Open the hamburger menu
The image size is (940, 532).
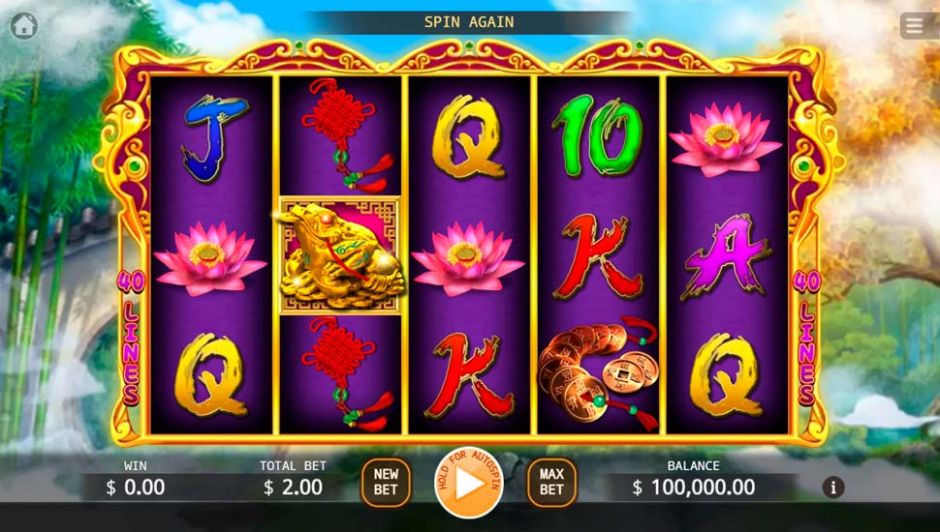(915, 26)
